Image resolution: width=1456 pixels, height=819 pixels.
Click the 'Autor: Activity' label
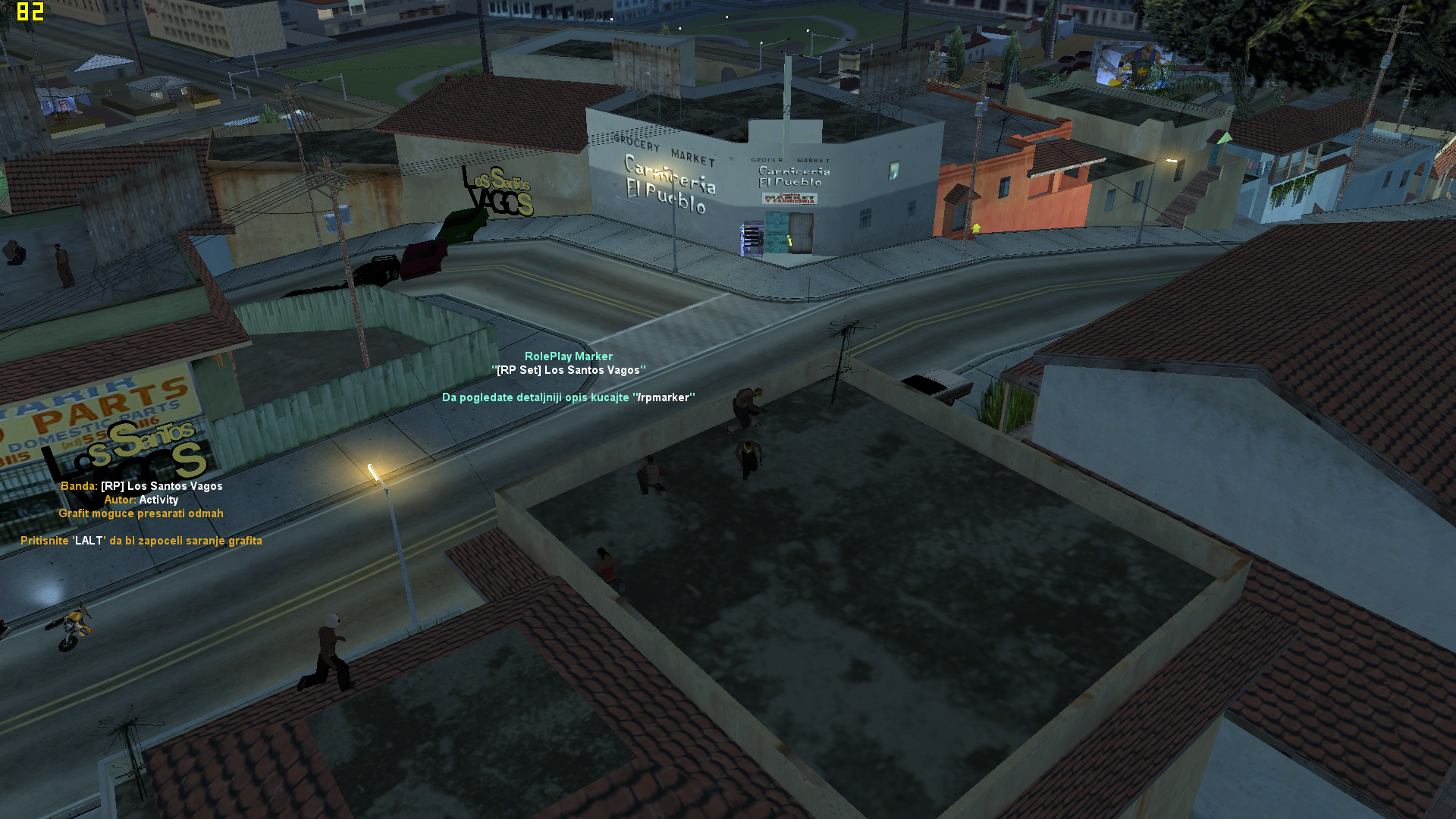[x=141, y=499]
